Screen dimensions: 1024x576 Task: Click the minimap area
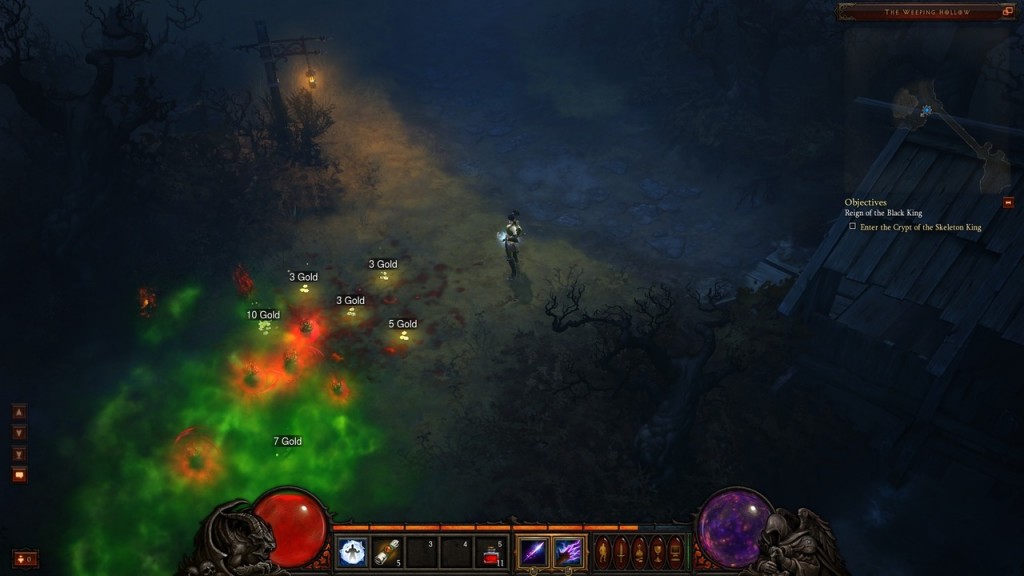tap(940, 130)
